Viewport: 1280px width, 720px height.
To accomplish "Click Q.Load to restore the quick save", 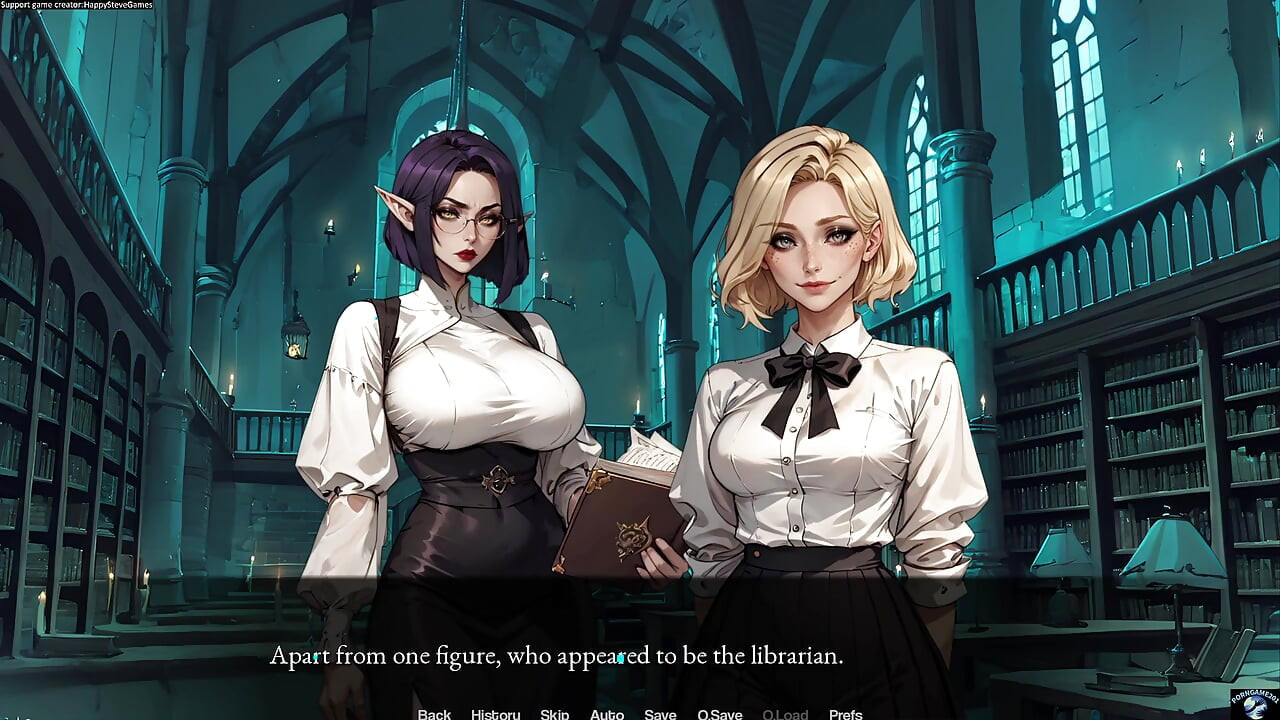I will click(x=786, y=714).
